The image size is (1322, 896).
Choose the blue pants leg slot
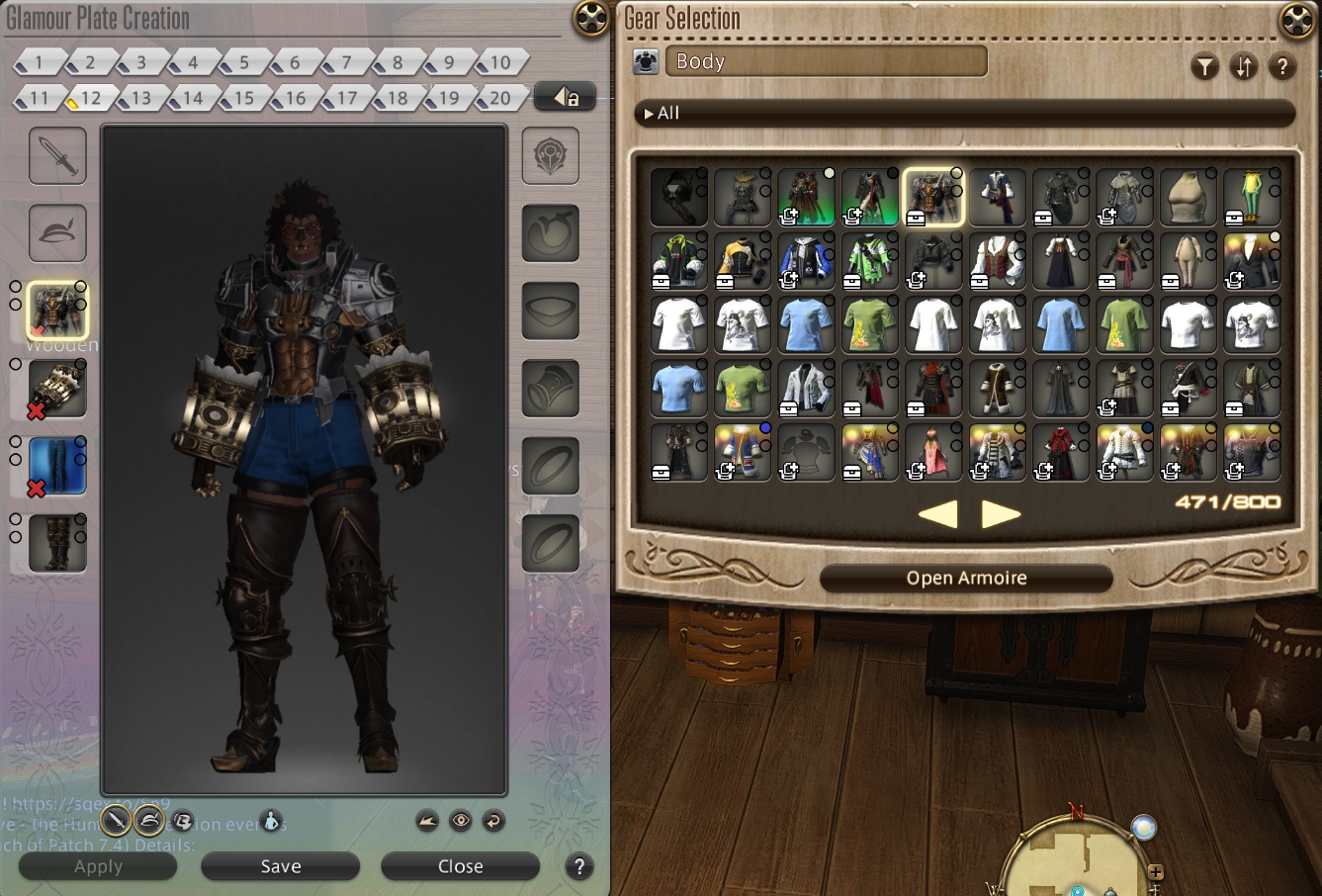(57, 466)
